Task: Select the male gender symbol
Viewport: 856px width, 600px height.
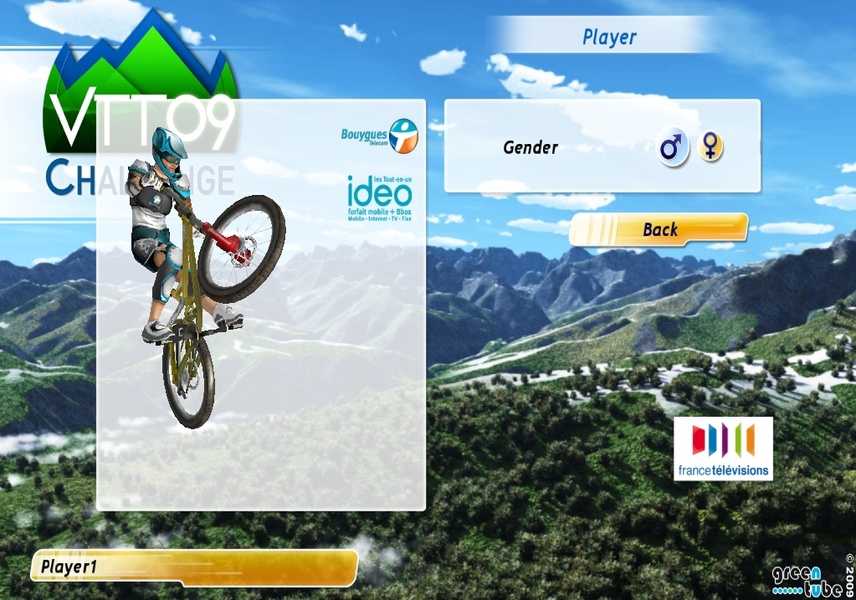Action: tap(674, 148)
